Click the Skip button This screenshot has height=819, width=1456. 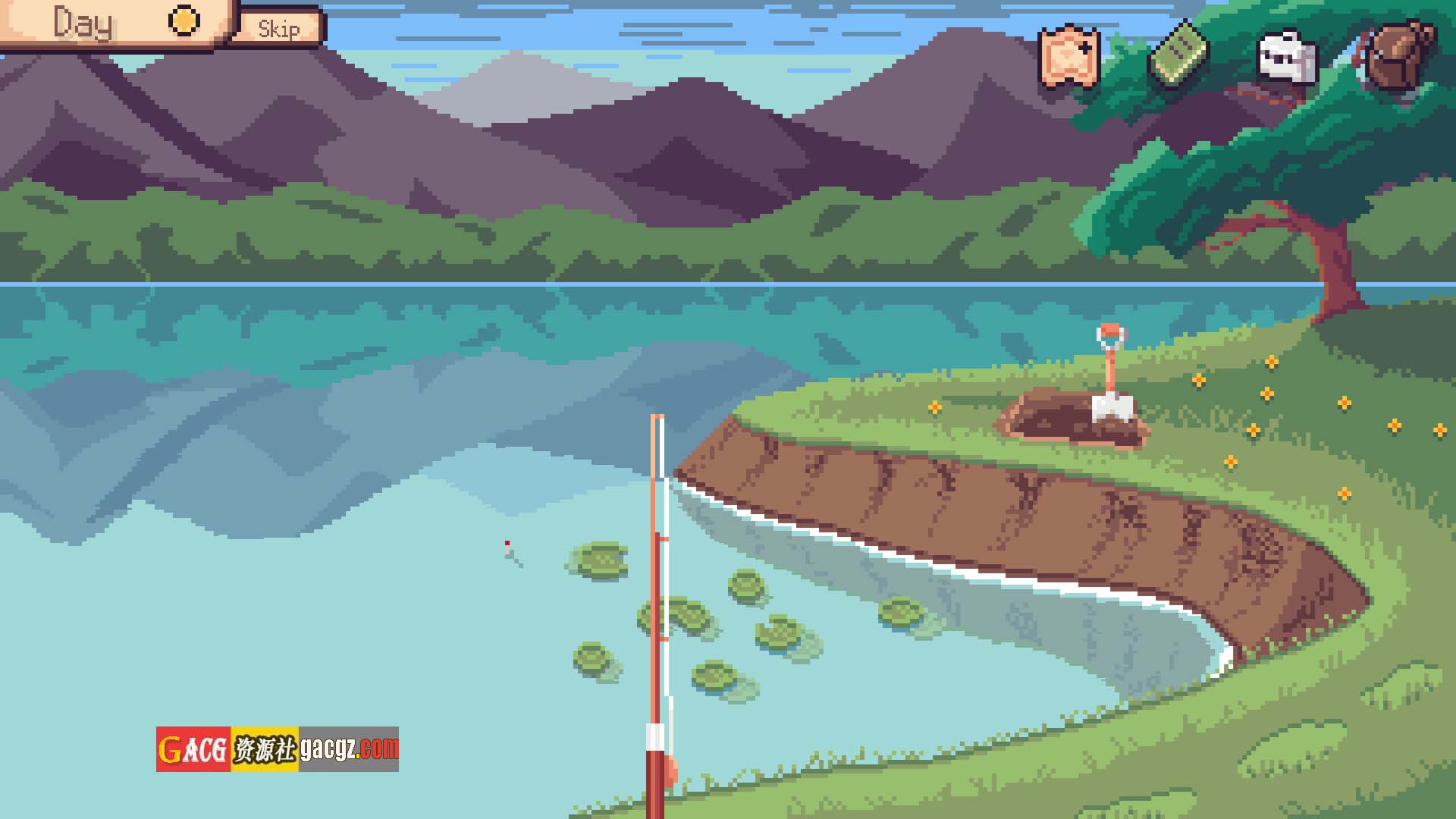pos(278,29)
